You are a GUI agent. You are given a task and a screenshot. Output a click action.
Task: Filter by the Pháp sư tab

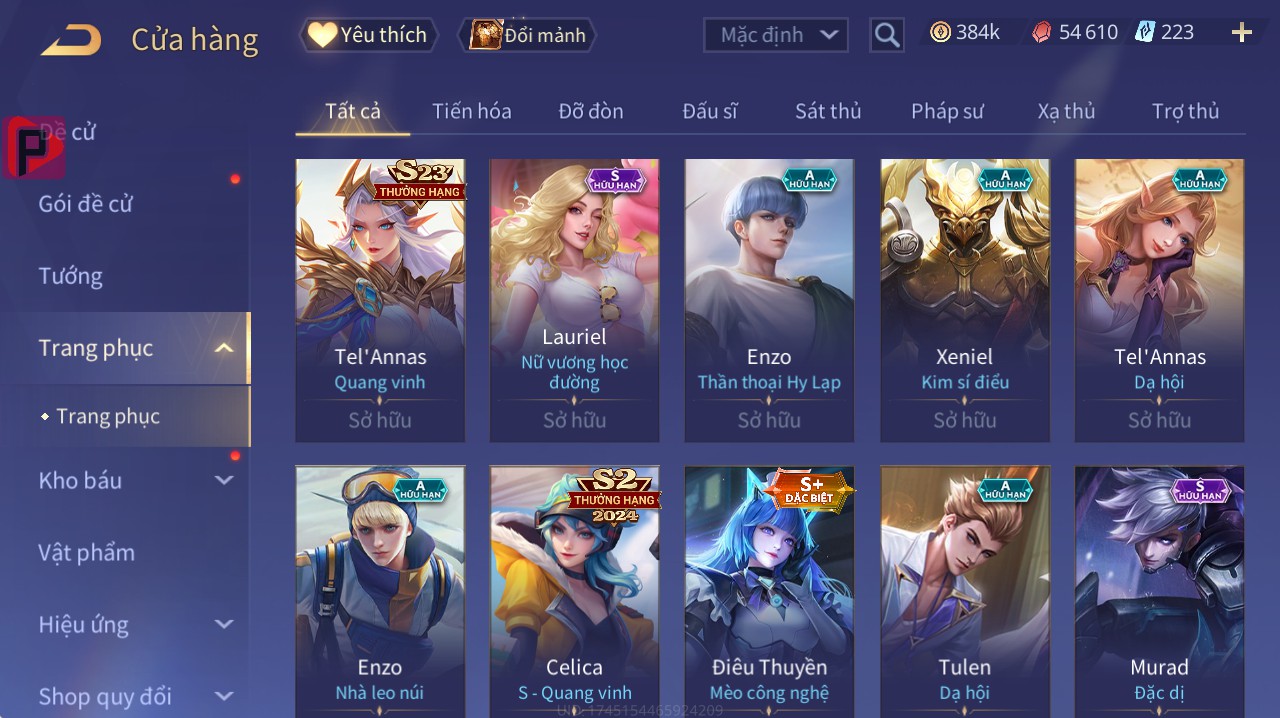tap(947, 111)
